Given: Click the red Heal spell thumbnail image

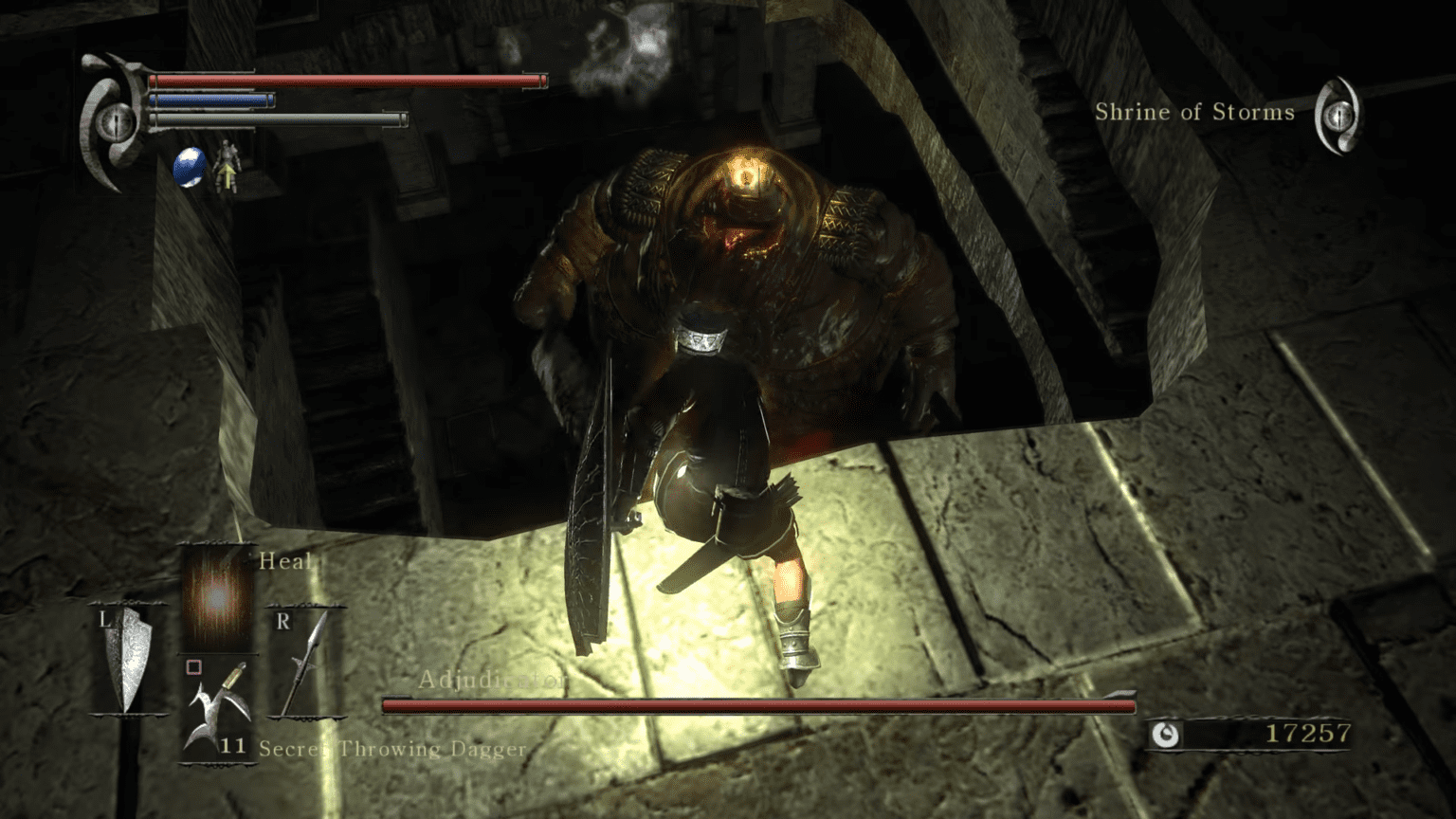Looking at the screenshot, I should coord(216,599).
